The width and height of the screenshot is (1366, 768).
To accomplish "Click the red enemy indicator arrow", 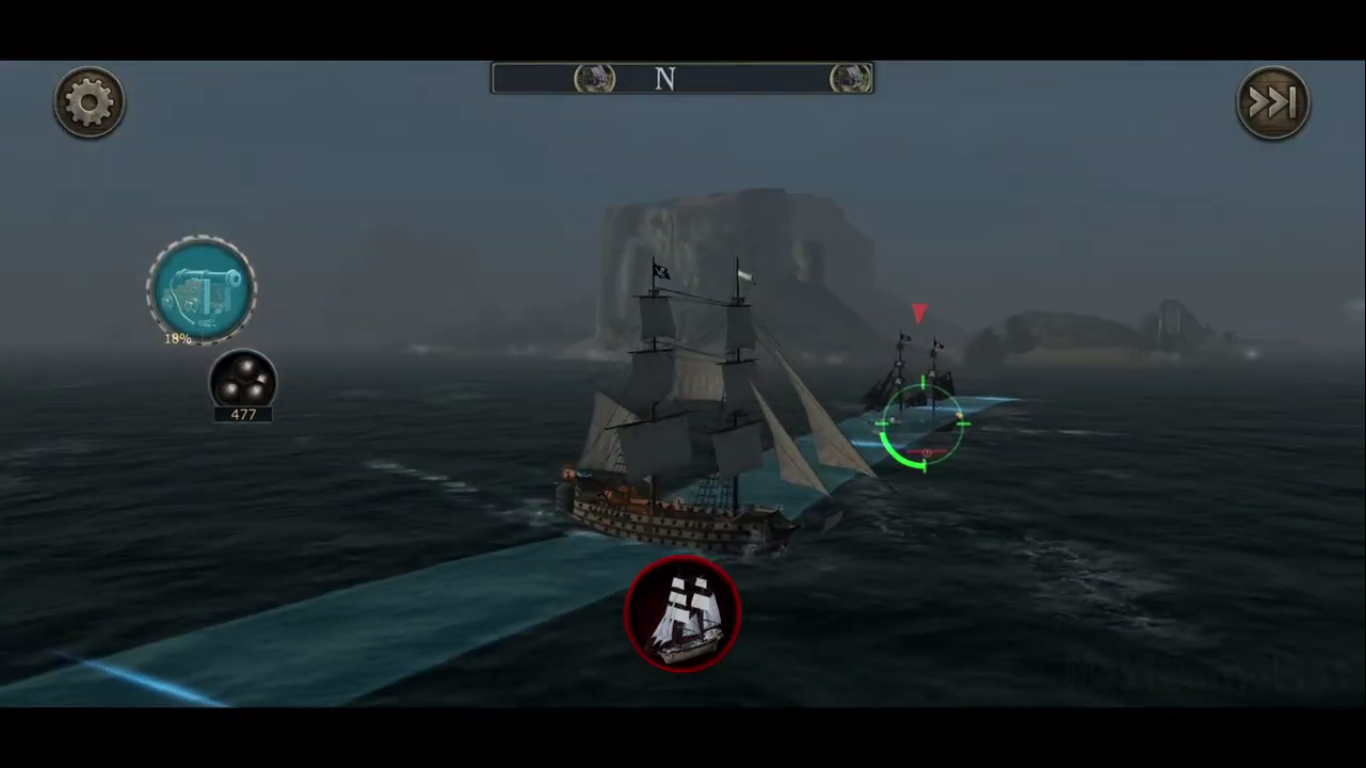I will tap(919, 315).
